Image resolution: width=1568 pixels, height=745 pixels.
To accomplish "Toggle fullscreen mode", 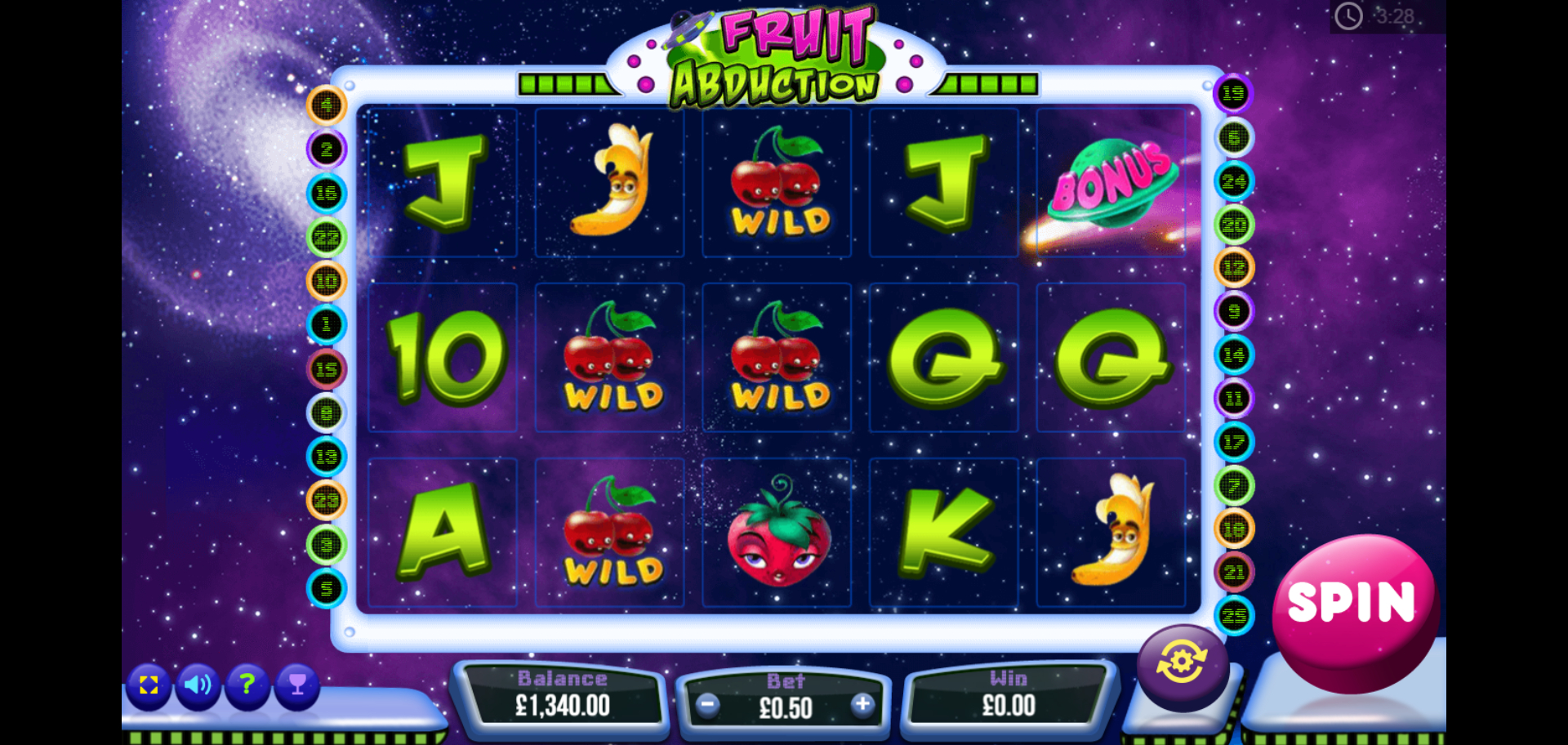I will [x=149, y=685].
